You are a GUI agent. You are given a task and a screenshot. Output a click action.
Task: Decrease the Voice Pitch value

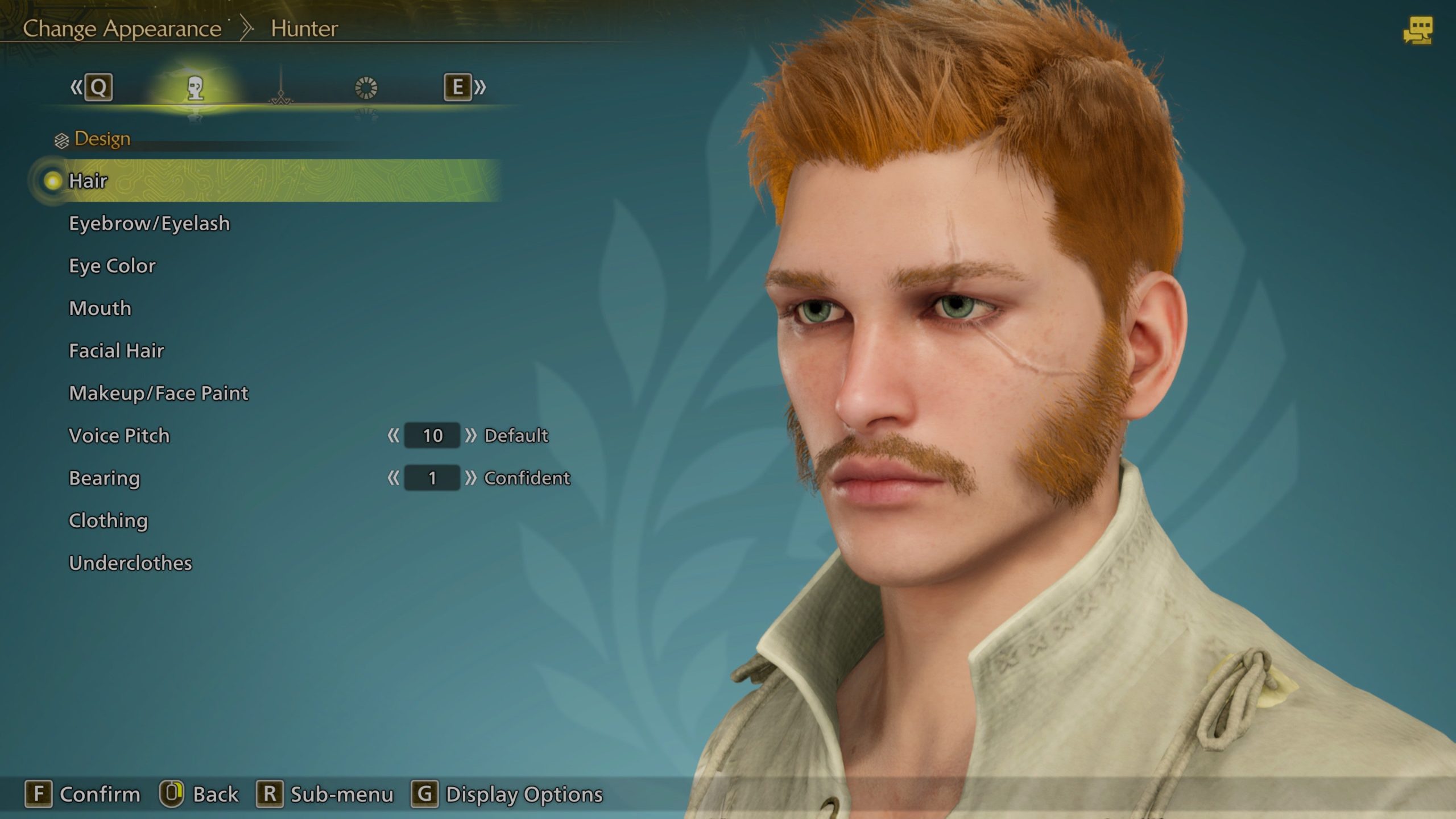(x=393, y=436)
